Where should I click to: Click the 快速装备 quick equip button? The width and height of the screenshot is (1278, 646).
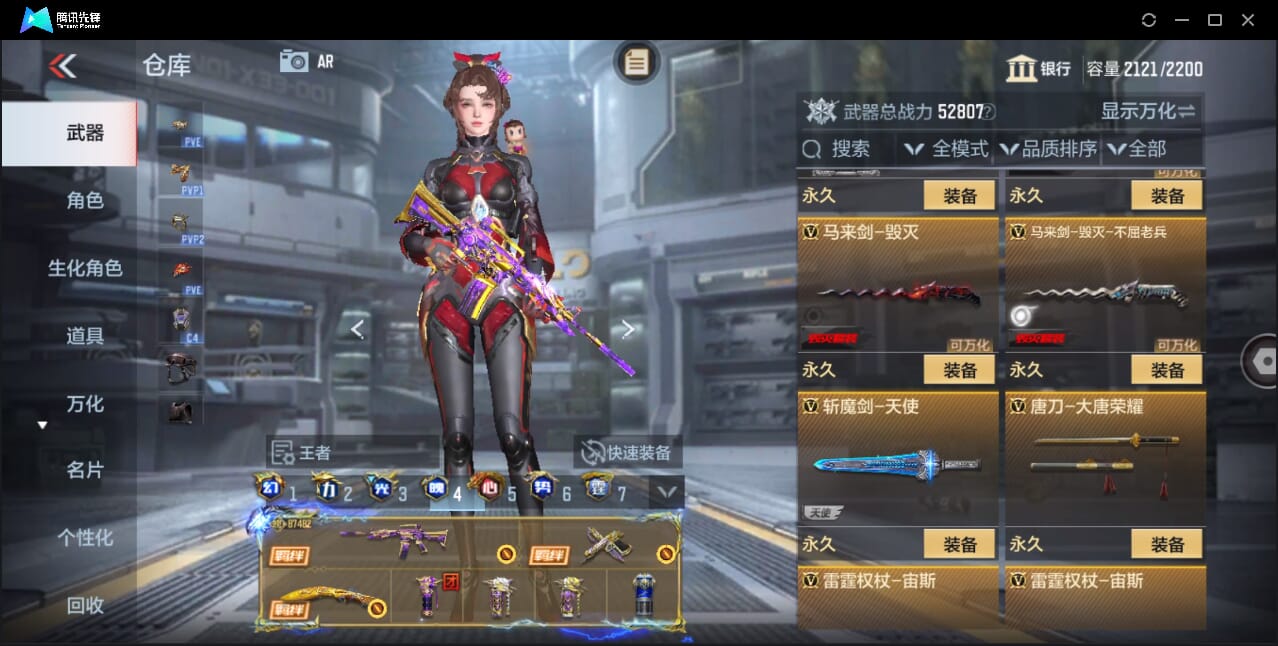(627, 452)
